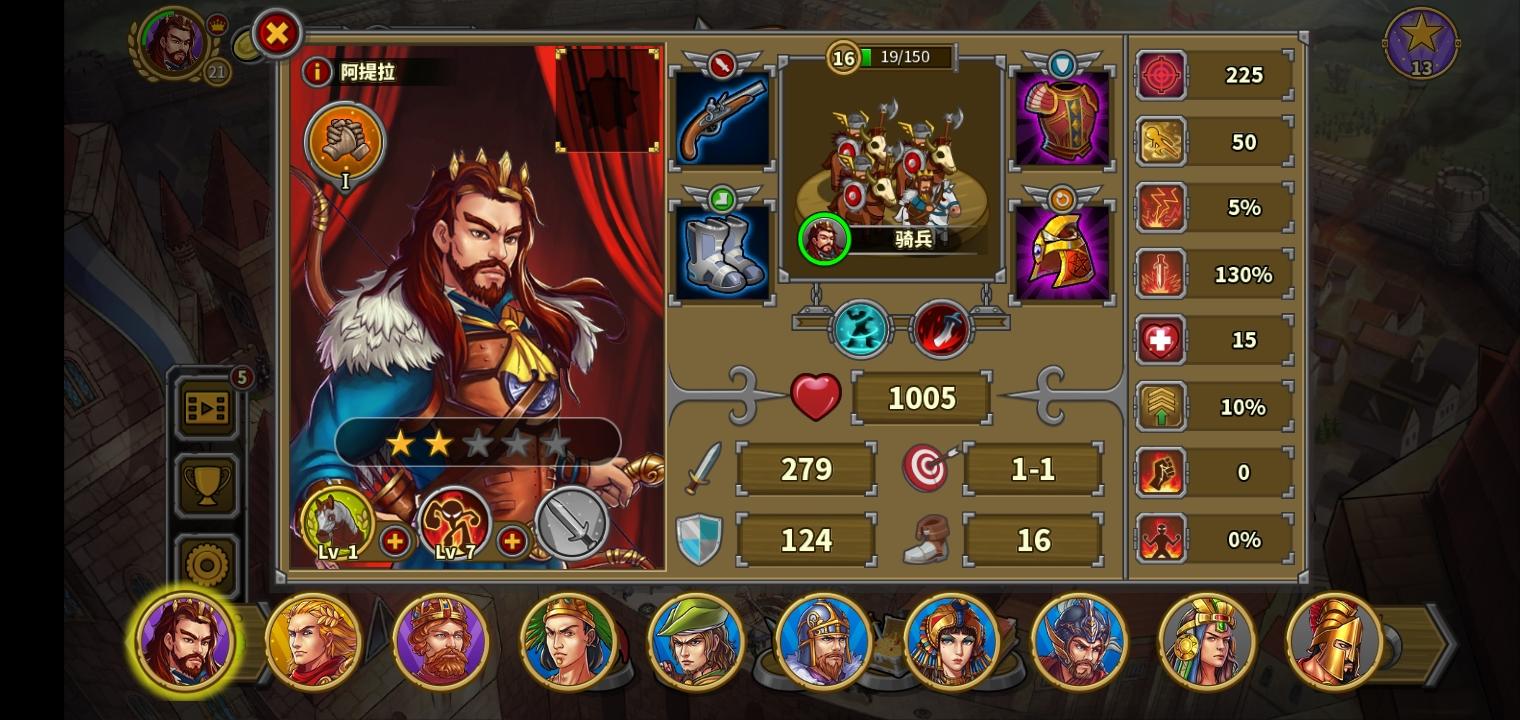Toggle the blue frost attack orb
This screenshot has width=1520, height=720.
pyautogui.click(x=858, y=330)
